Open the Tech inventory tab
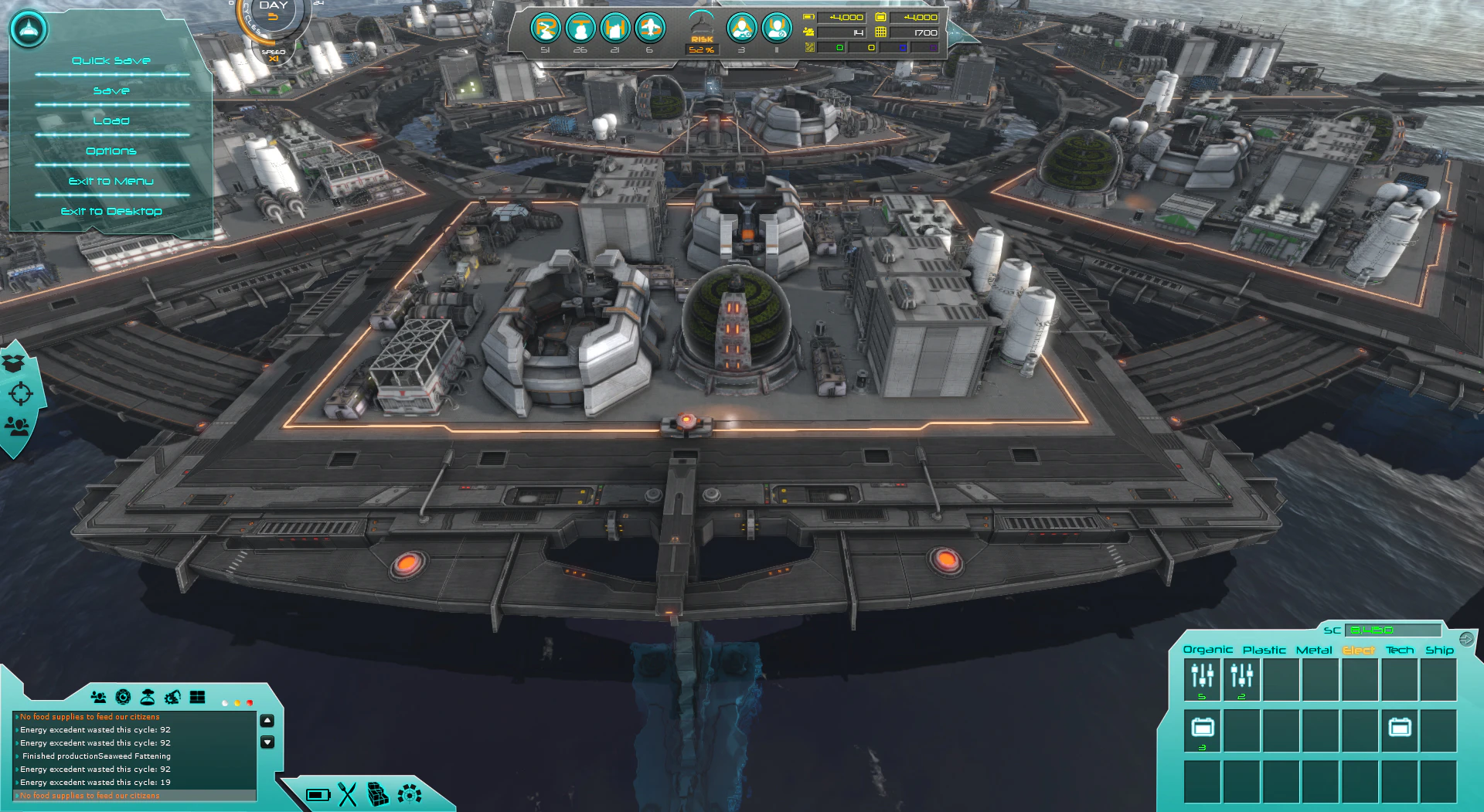The image size is (1484, 812). 1401,650
